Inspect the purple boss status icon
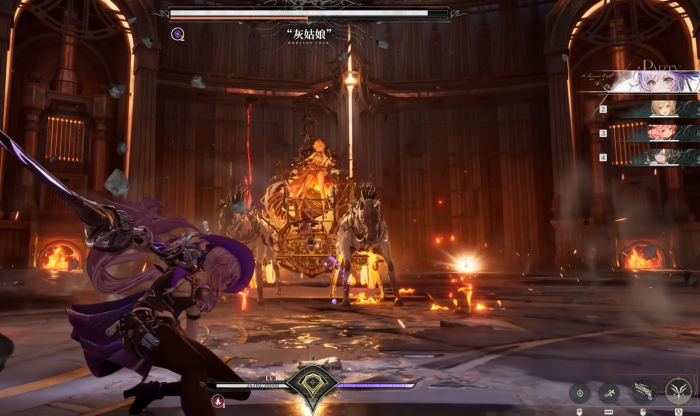The image size is (700, 416). click(178, 34)
